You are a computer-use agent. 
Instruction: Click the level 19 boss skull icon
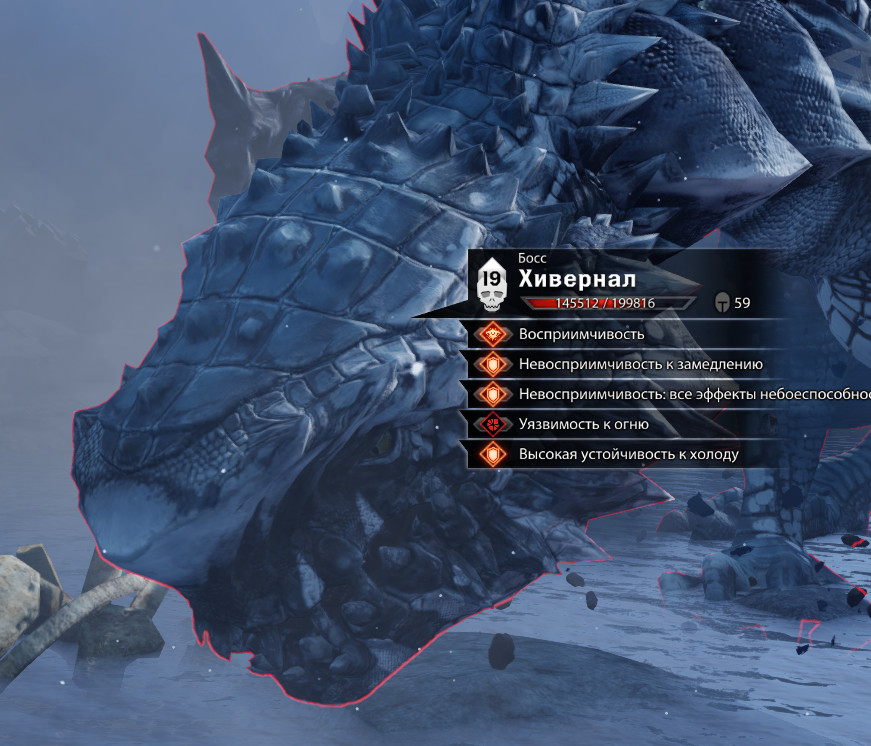(x=492, y=284)
